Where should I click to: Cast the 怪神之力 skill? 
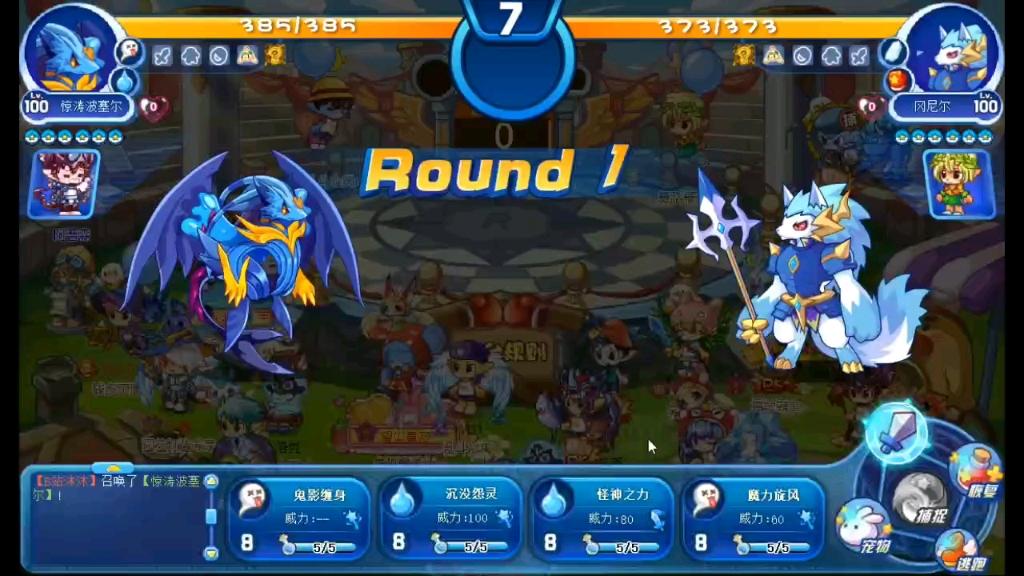(601, 518)
